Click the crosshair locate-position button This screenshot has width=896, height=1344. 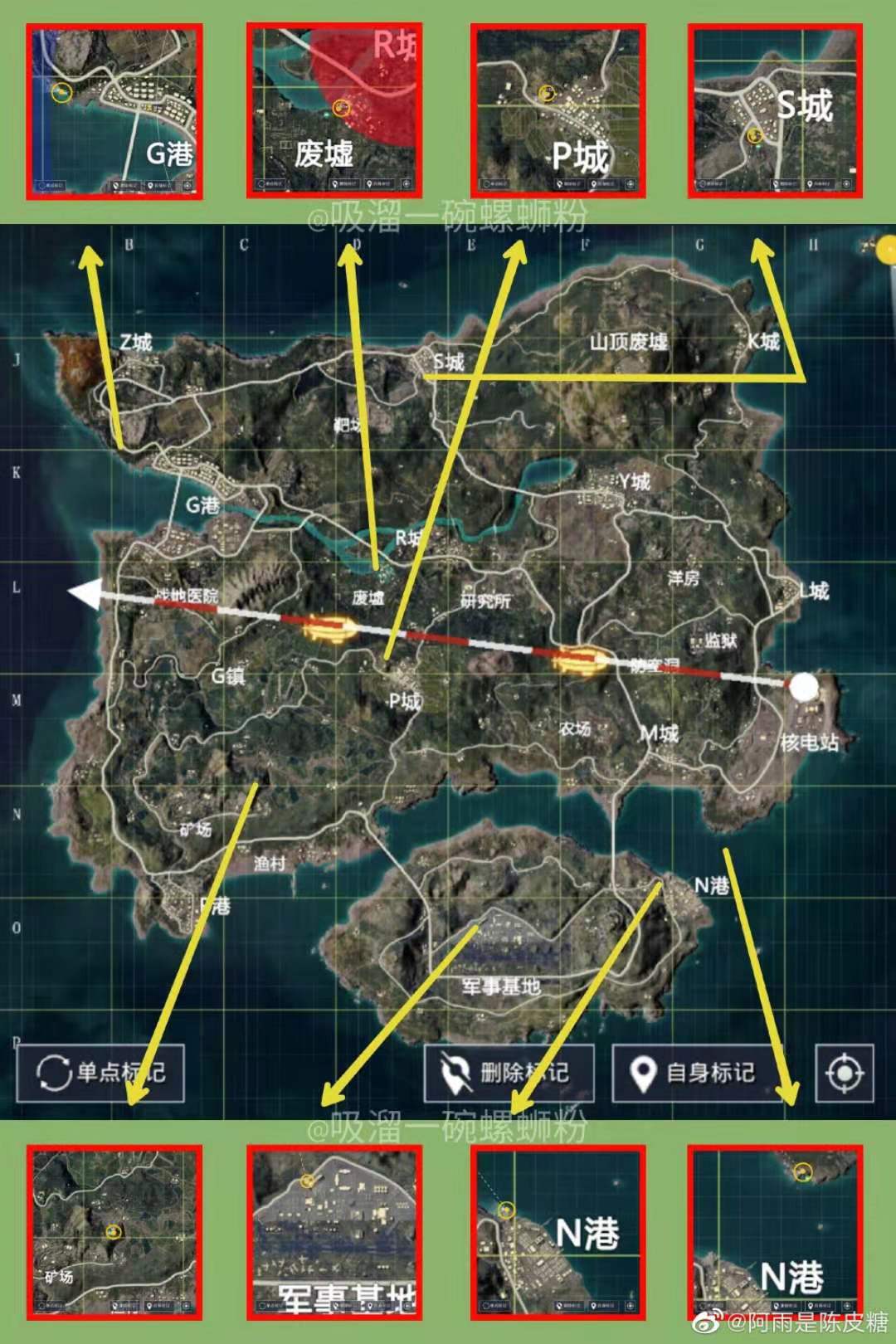(x=845, y=1074)
